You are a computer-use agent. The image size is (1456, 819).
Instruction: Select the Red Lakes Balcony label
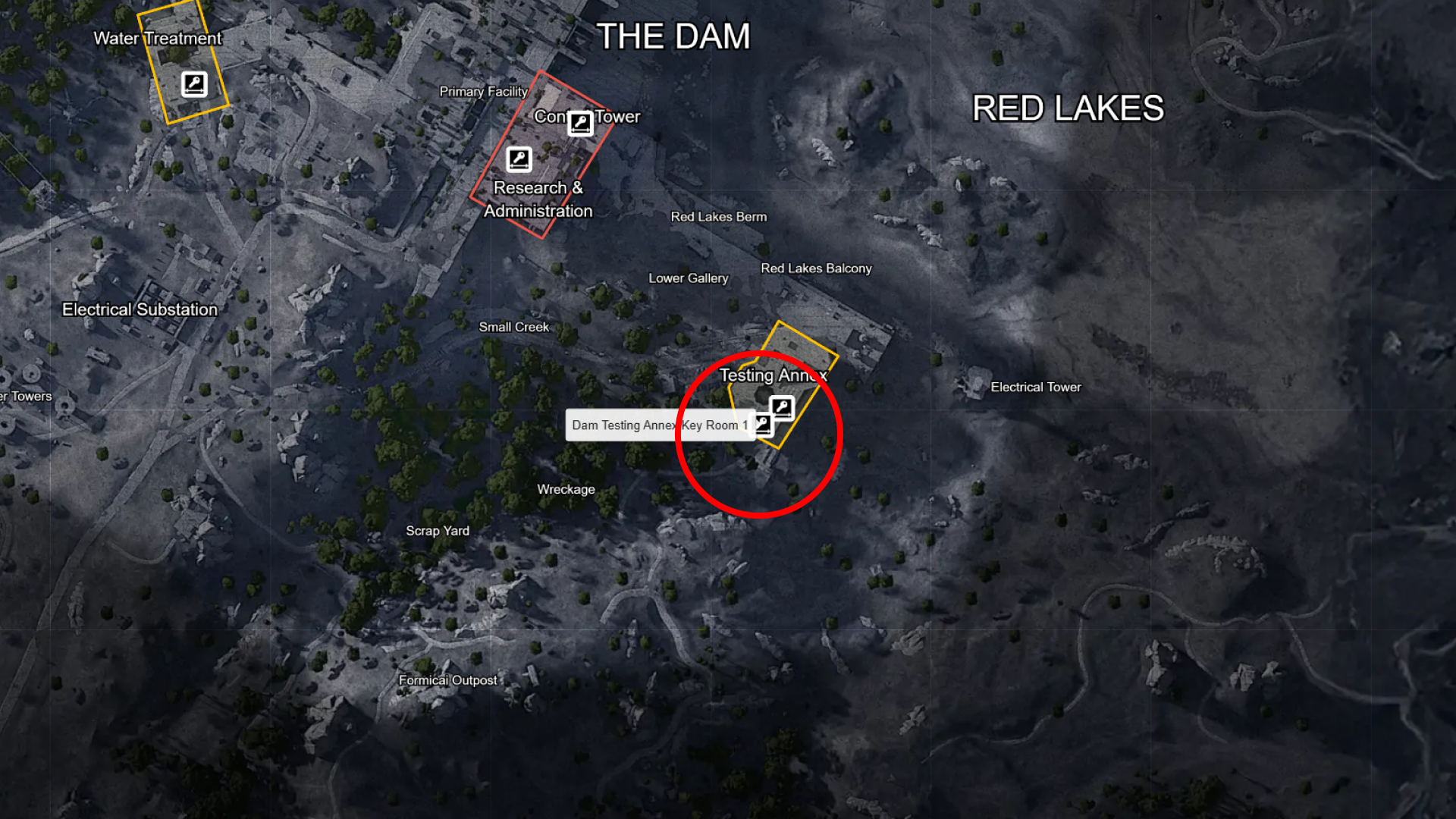817,268
